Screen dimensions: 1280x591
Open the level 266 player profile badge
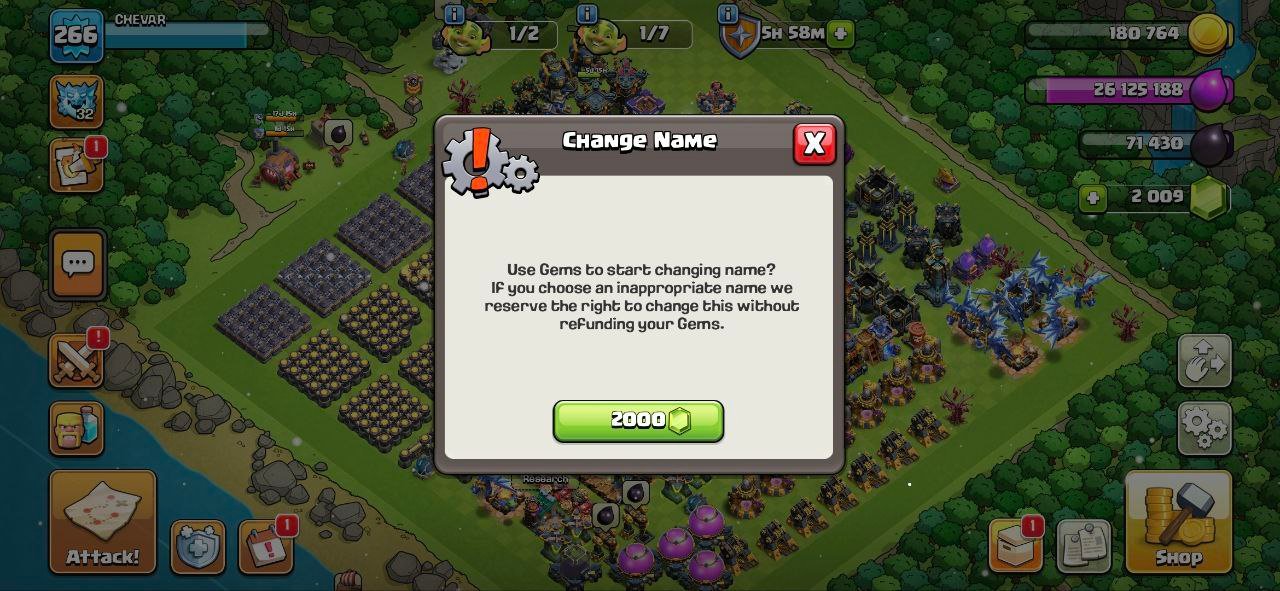click(x=76, y=35)
